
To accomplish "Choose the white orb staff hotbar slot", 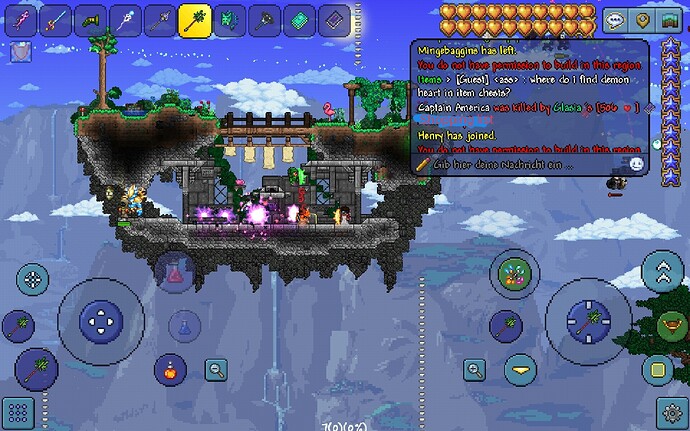I will pyautogui.click(x=124, y=19).
